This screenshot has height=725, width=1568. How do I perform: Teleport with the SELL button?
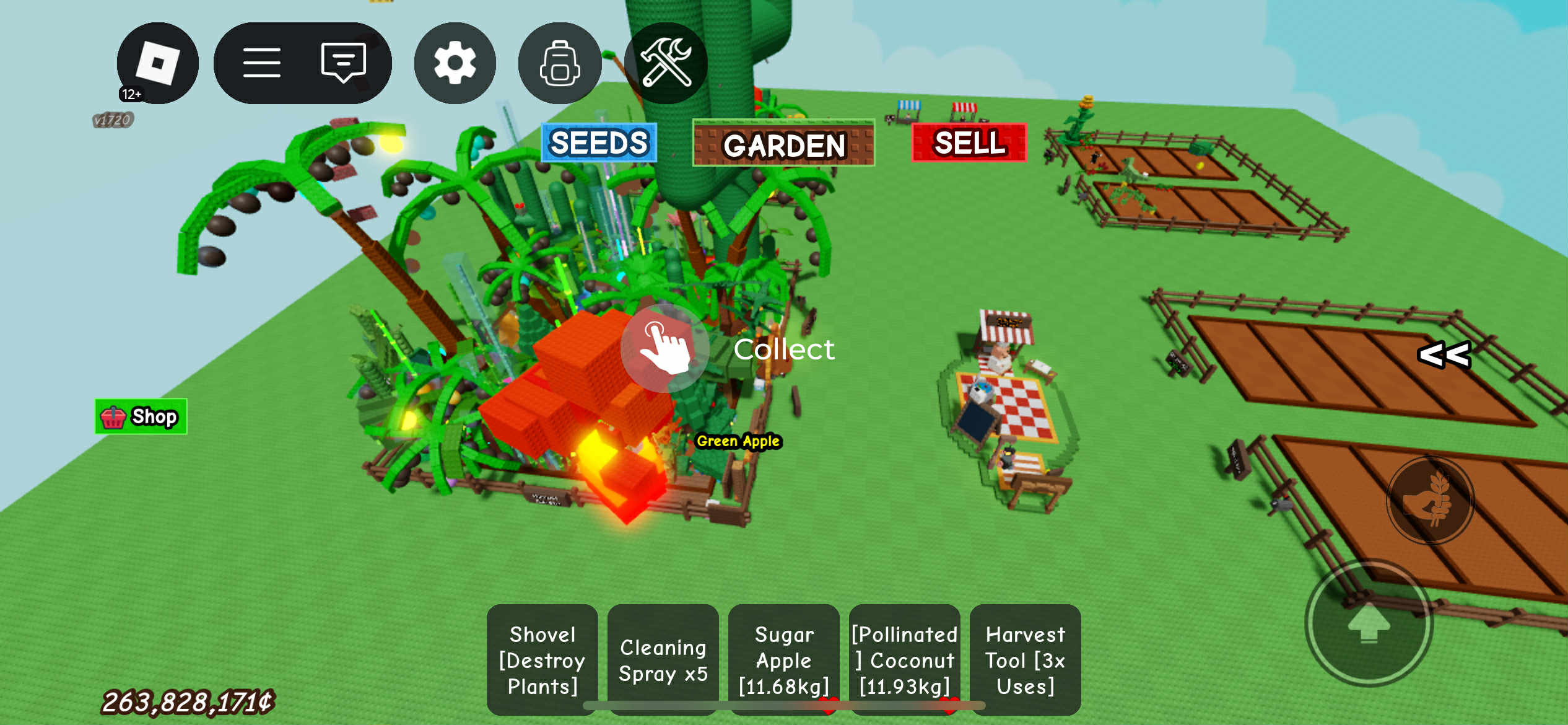[969, 143]
